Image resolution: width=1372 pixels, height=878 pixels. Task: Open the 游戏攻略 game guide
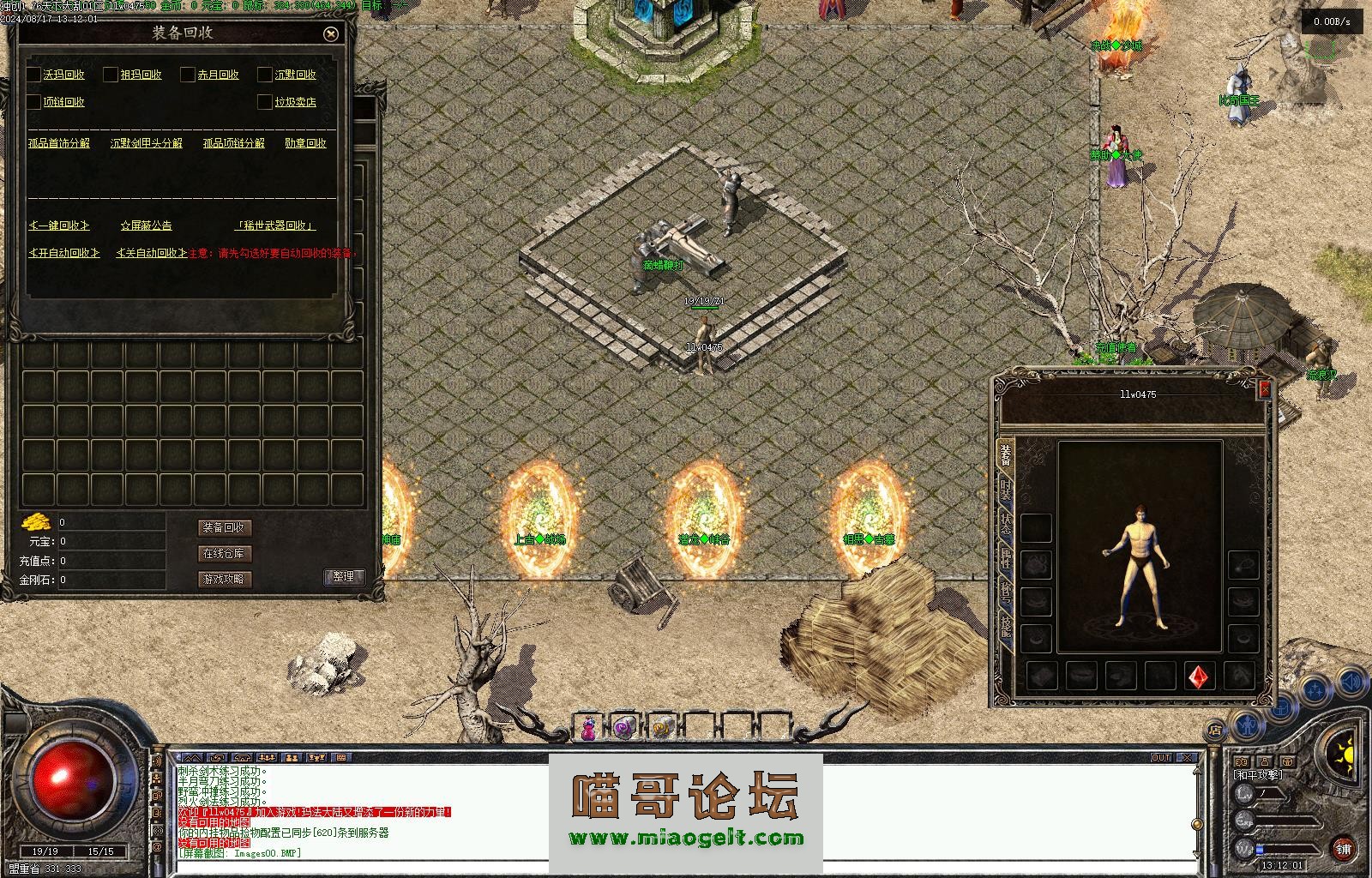tap(224, 579)
